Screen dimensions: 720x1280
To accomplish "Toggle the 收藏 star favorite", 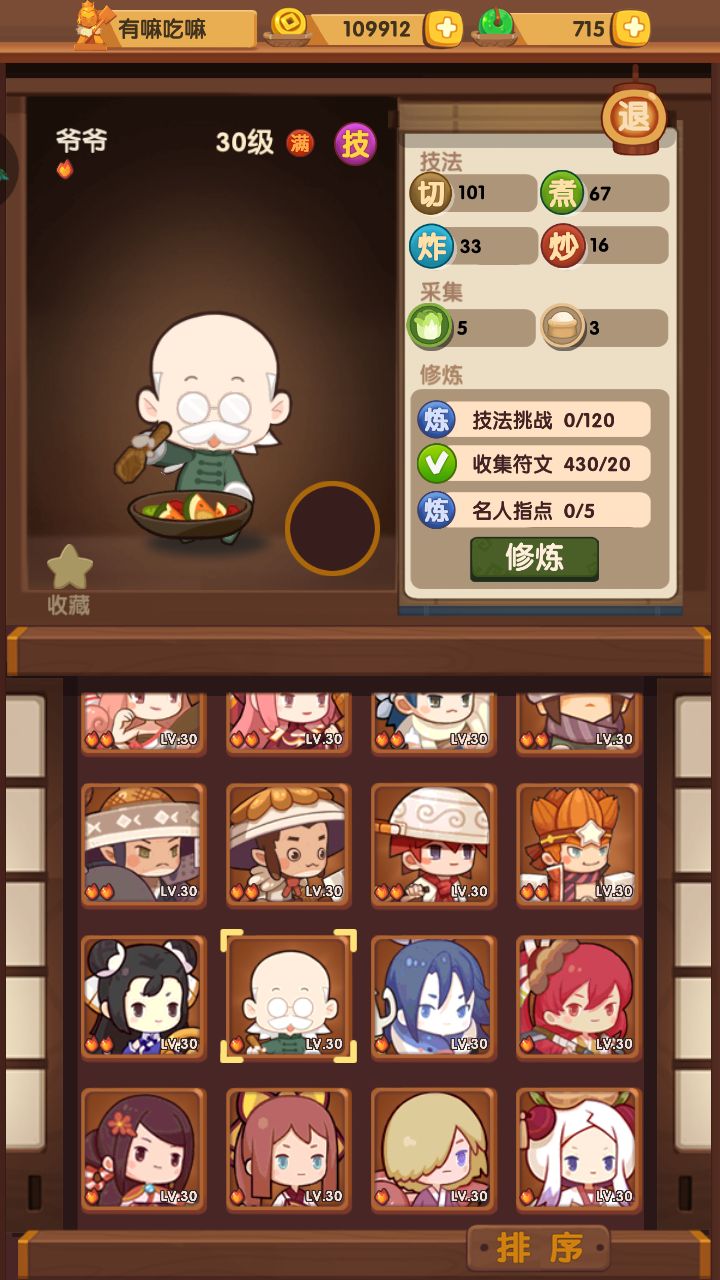I will pos(69,578).
